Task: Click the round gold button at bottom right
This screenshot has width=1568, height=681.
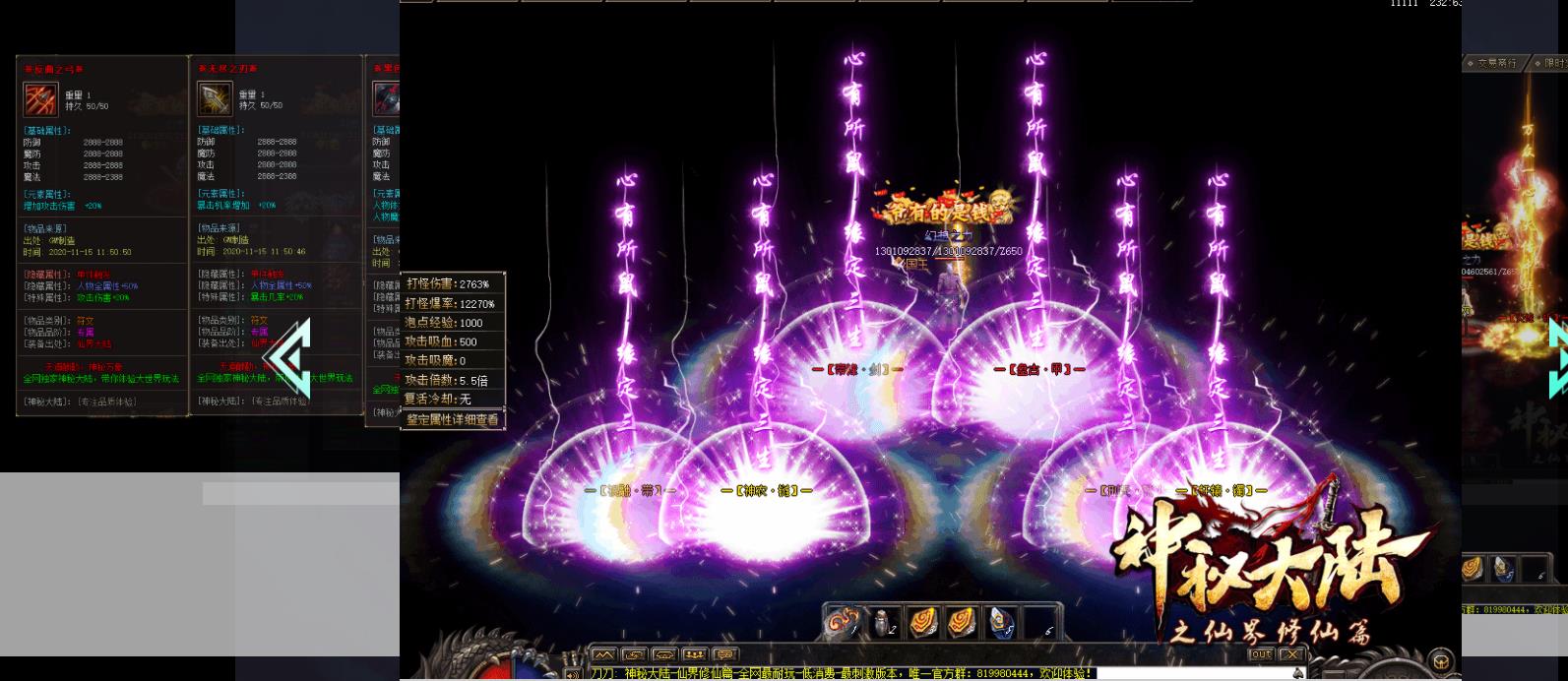Action: click(1442, 661)
